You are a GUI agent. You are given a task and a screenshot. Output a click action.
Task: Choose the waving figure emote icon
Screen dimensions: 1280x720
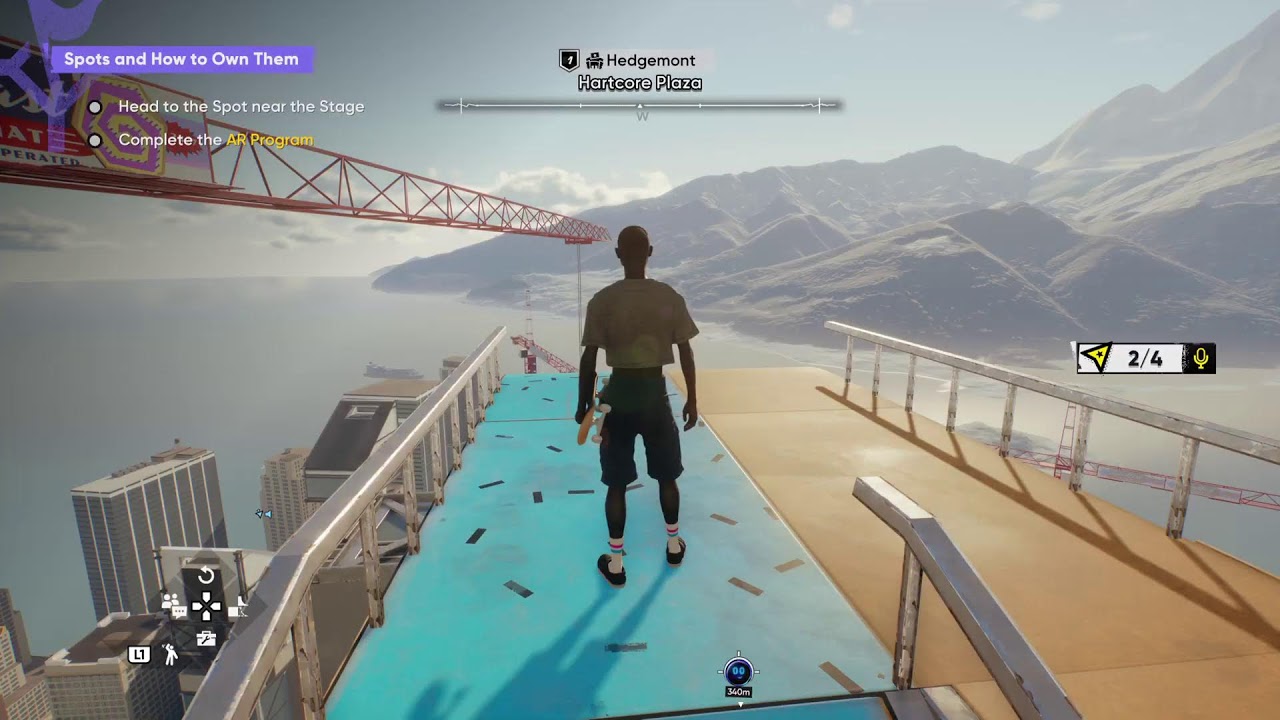pos(171,655)
